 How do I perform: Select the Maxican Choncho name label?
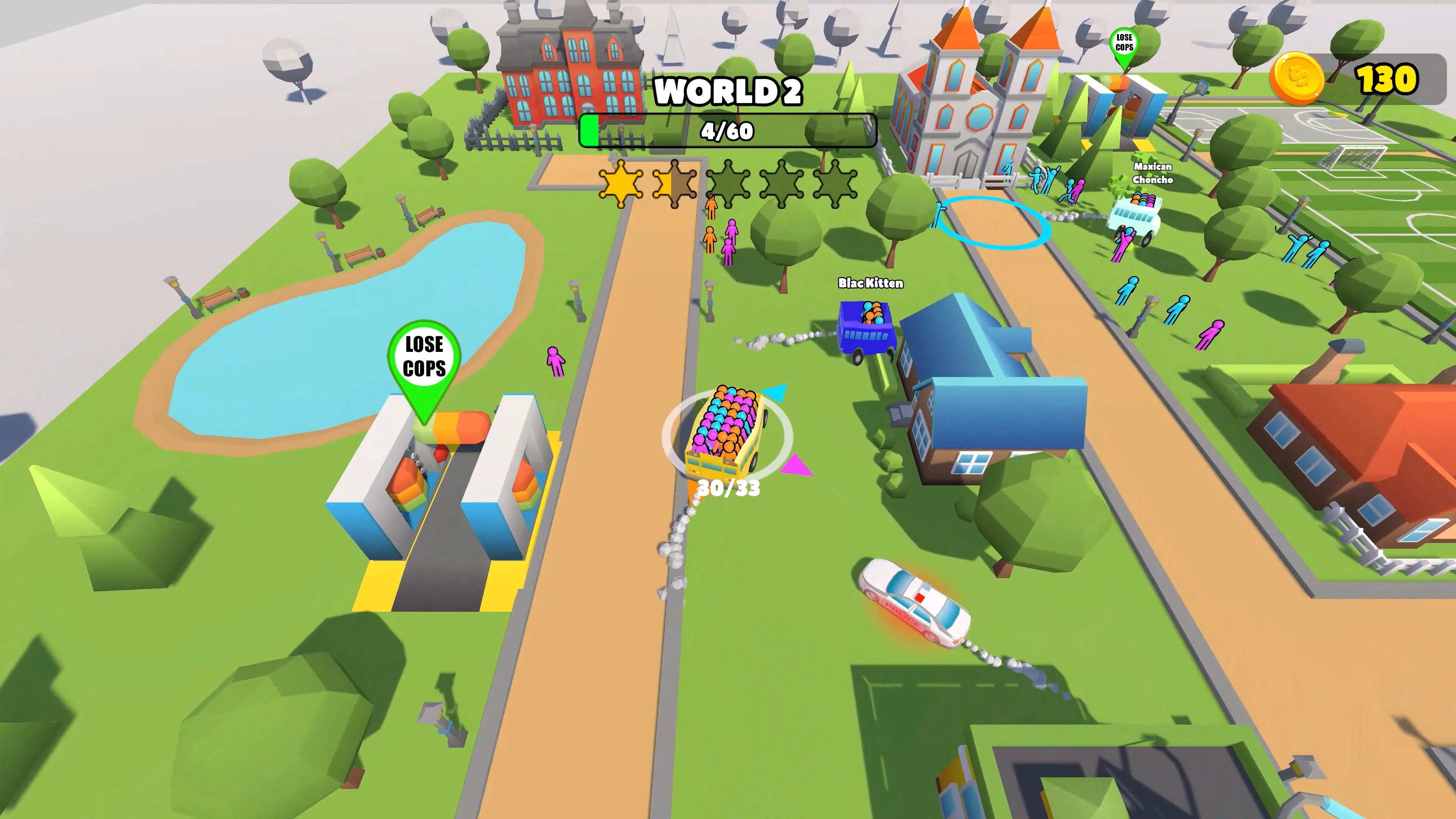pyautogui.click(x=1153, y=174)
